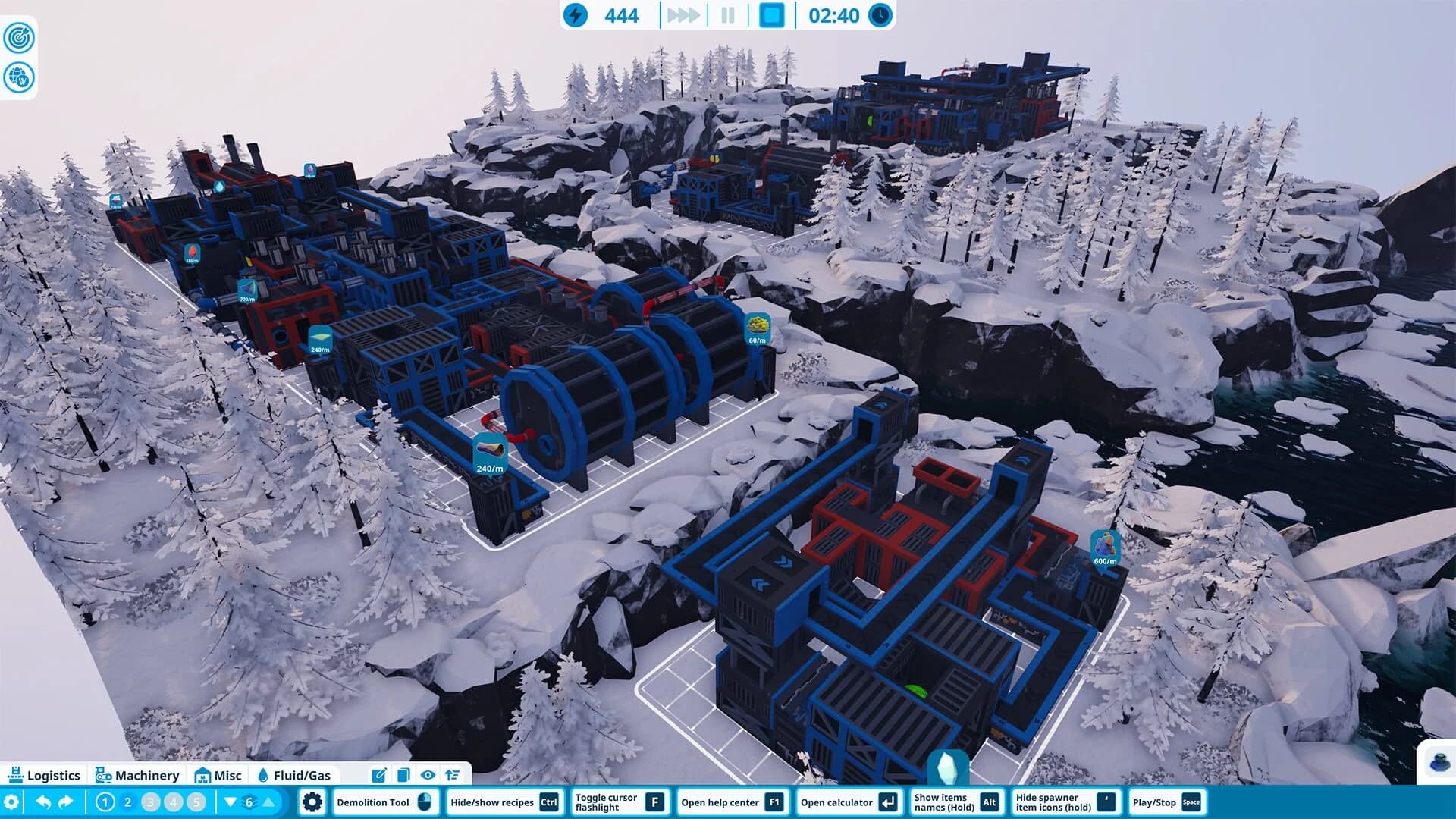Toggle the eye visibility icon
Screen dimensions: 1456x819
[428, 775]
